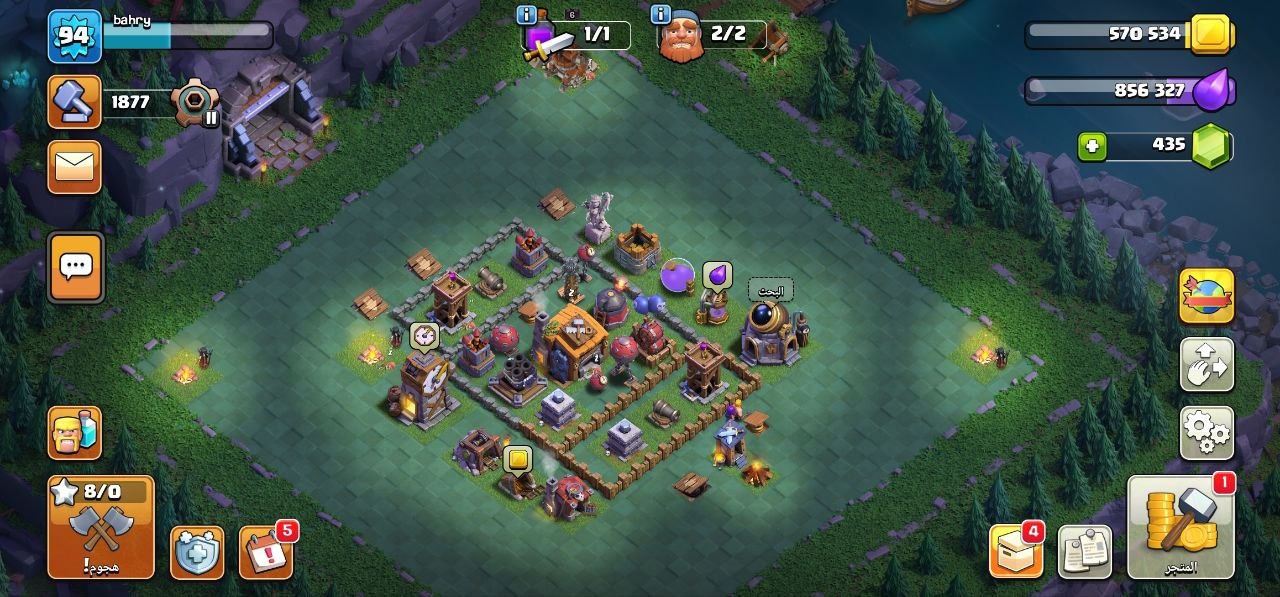Screen dimensions: 1280x597
Task: Tap the green plus to buy gems
Action: pos(1093,146)
